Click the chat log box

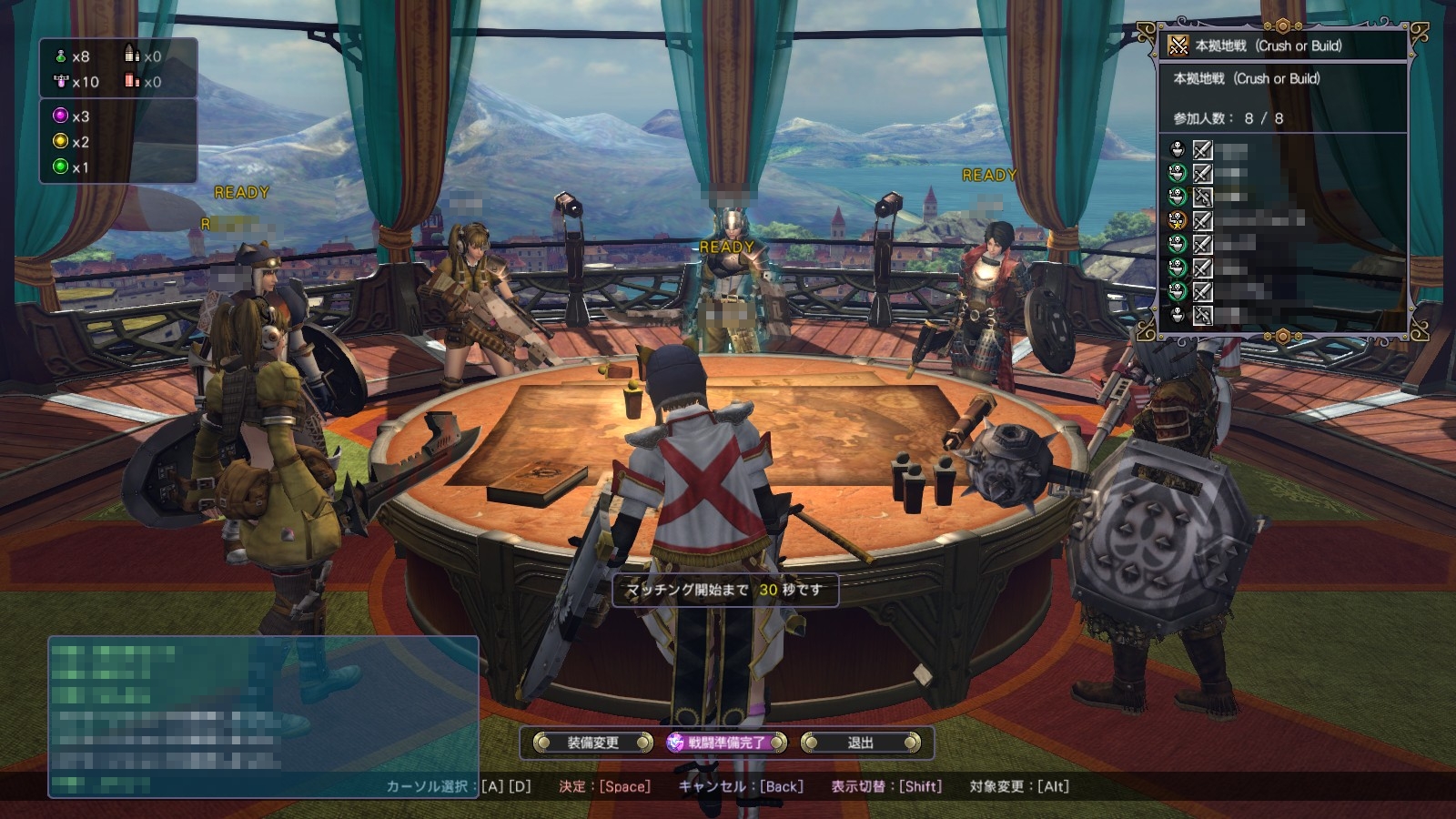(x=263, y=716)
